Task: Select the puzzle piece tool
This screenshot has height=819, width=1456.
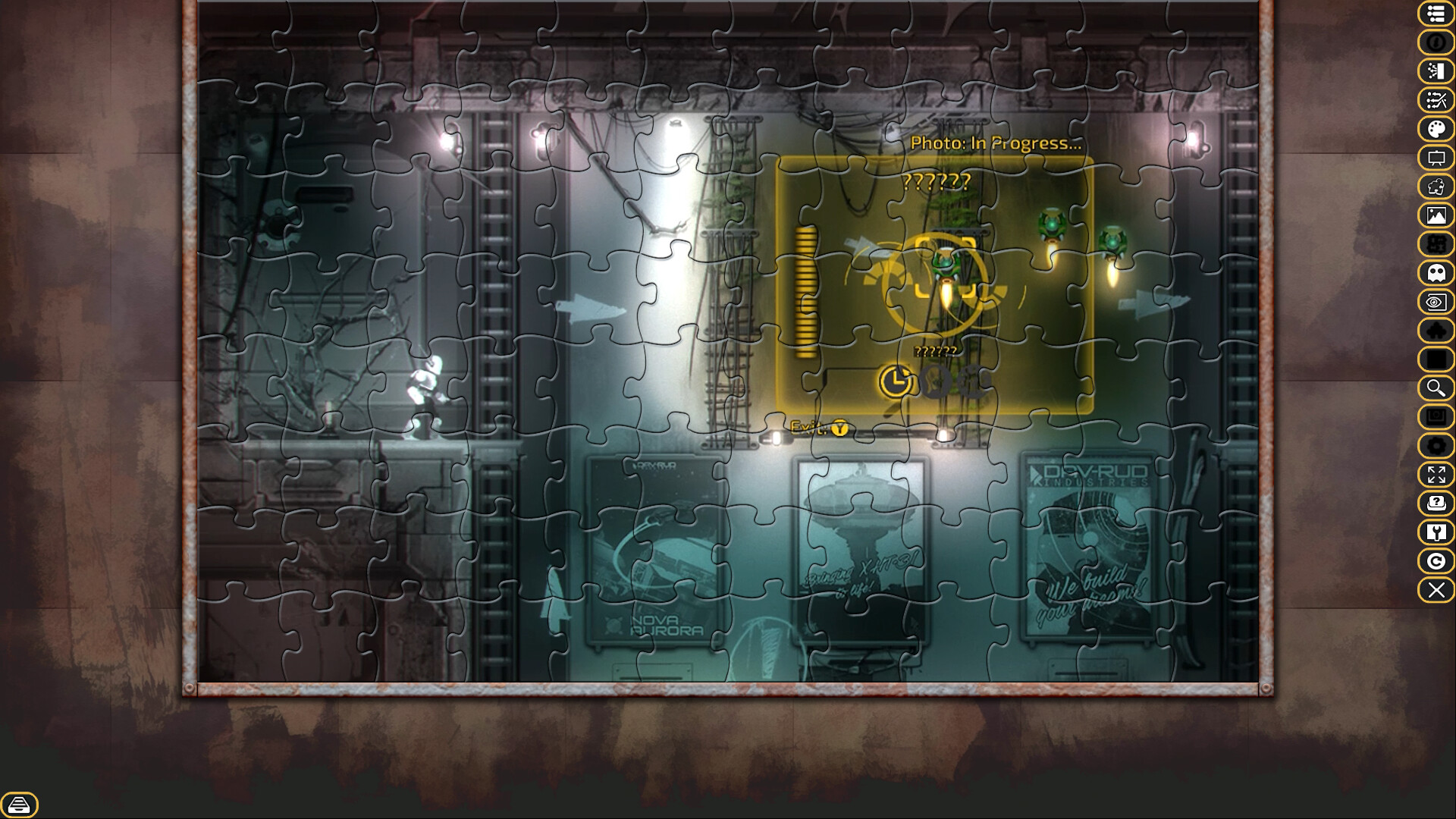Action: [x=1436, y=184]
